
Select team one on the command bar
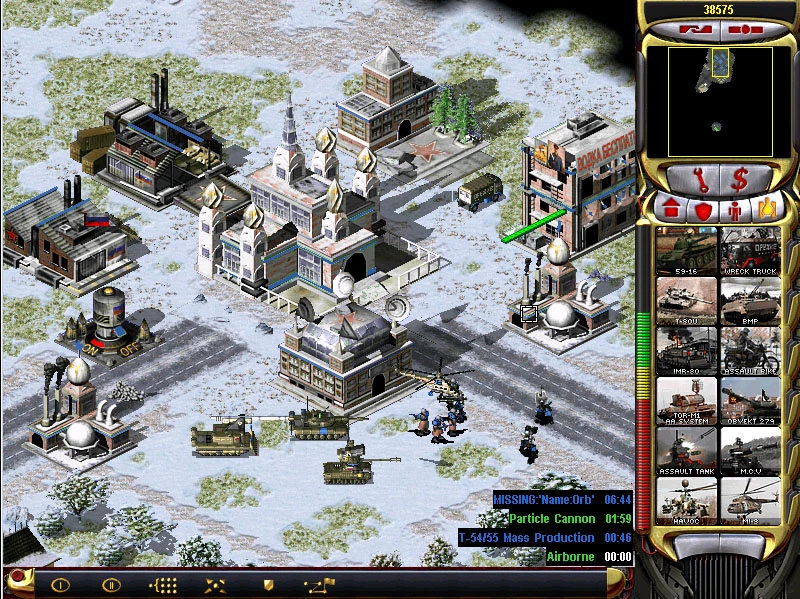pyautogui.click(x=61, y=584)
